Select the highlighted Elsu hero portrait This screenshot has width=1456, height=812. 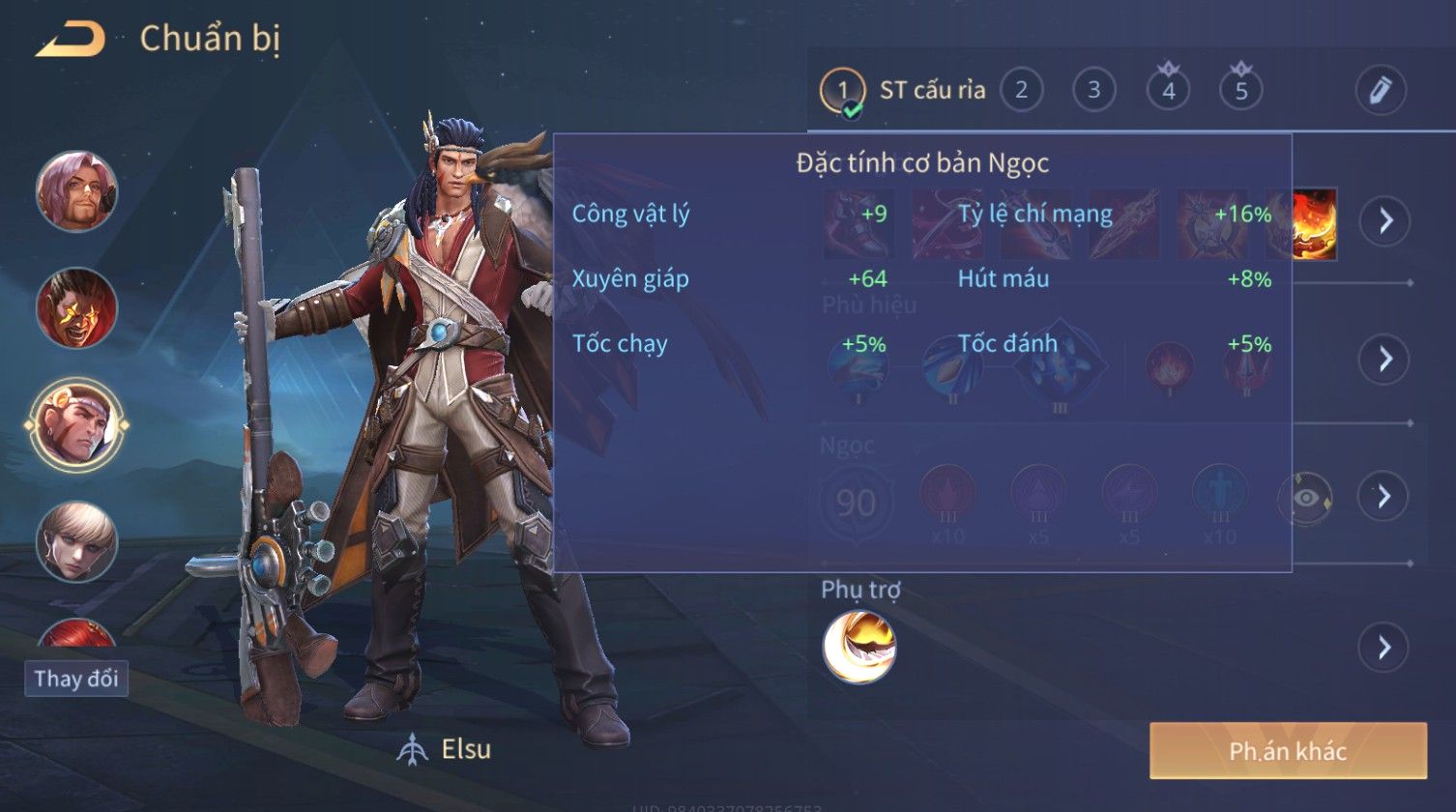pyautogui.click(x=77, y=423)
